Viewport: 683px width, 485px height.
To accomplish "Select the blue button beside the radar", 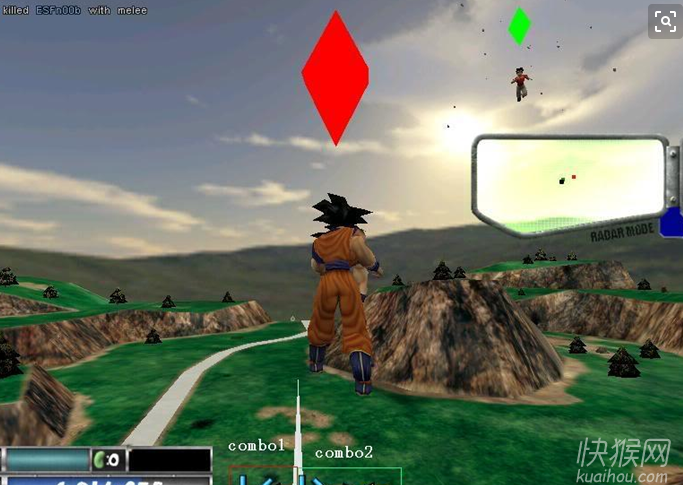I will coord(672,222).
